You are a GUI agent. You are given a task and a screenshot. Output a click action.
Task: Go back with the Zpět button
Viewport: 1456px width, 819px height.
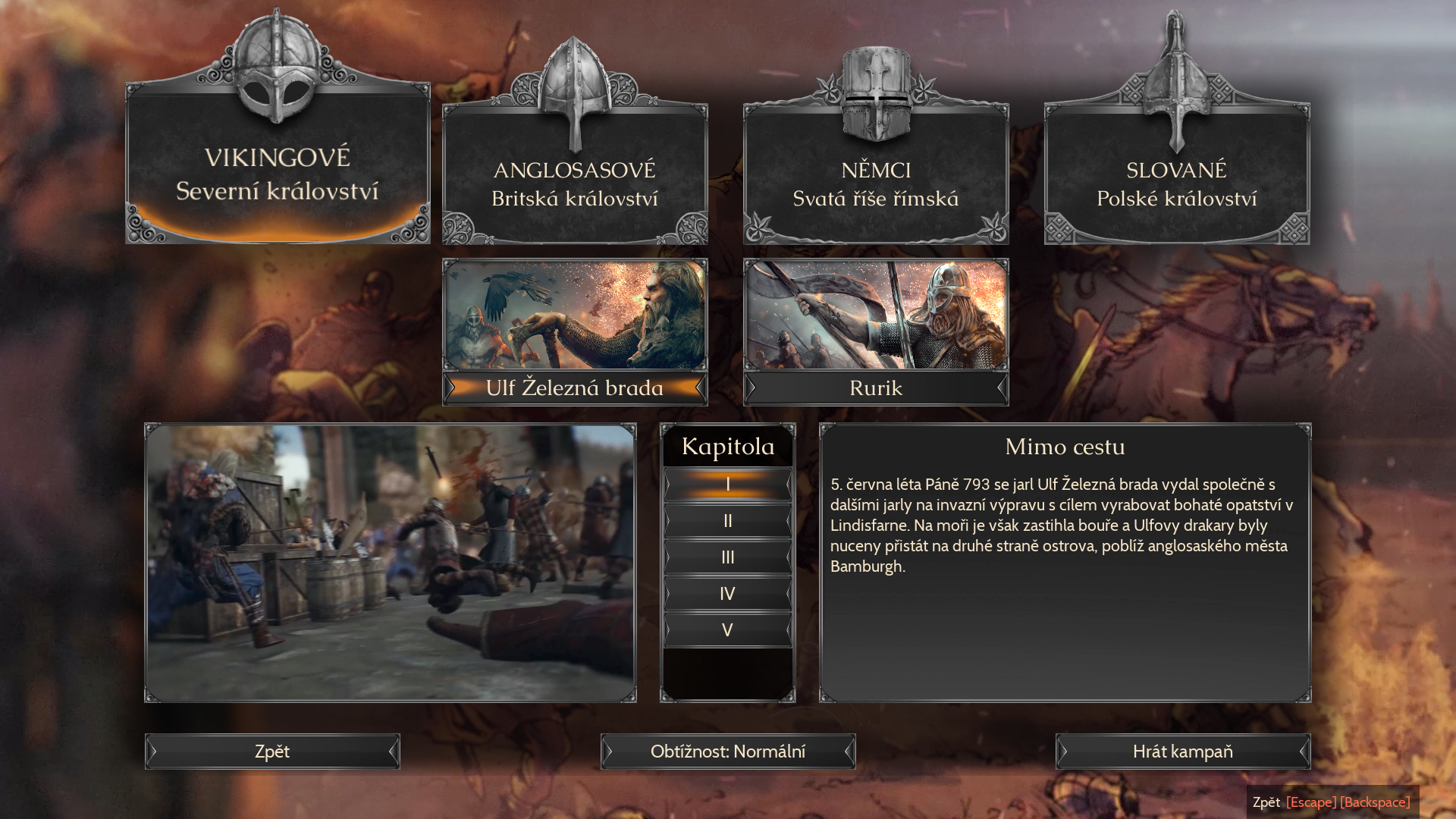pos(272,752)
